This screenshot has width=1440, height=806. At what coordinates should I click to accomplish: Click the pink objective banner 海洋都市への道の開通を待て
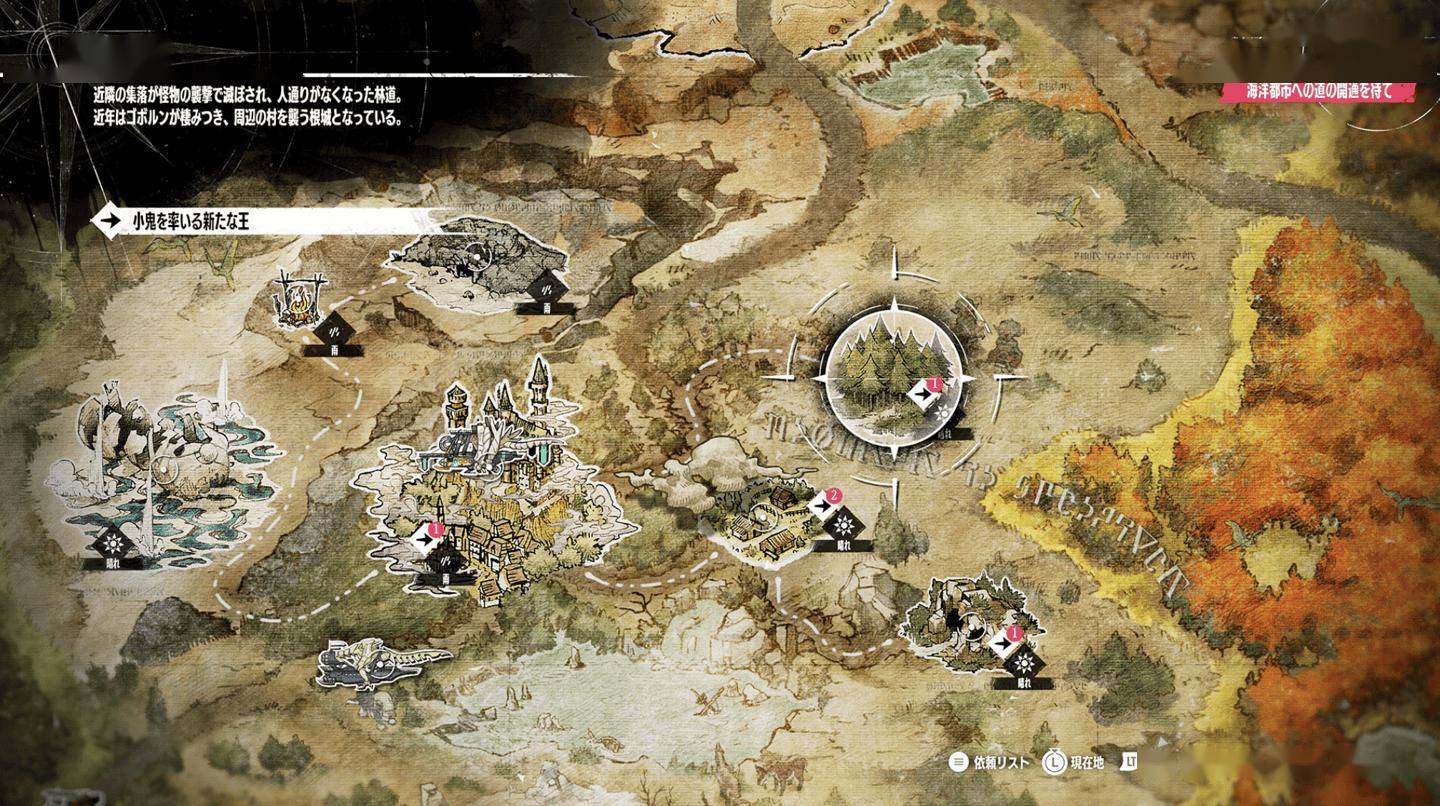point(1320,91)
